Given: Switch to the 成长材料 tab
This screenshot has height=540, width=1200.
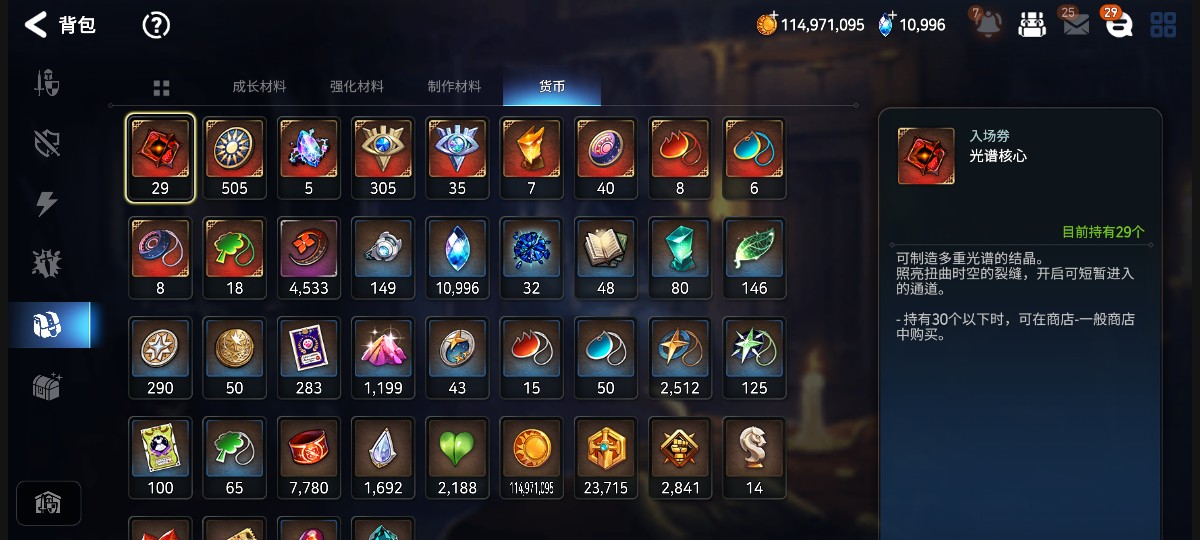Looking at the screenshot, I should coord(259,87).
